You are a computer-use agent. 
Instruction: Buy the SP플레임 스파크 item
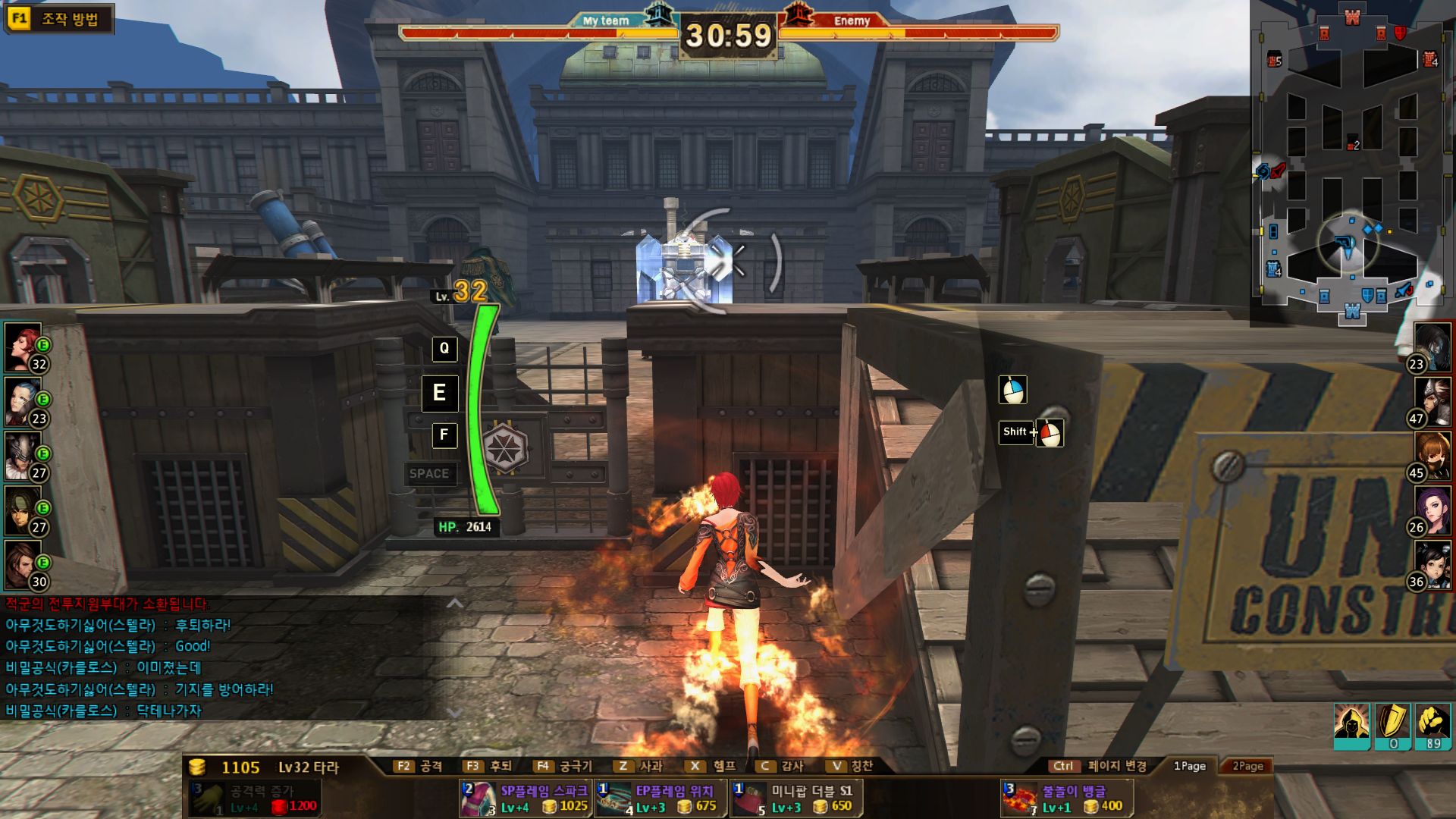tap(526, 799)
